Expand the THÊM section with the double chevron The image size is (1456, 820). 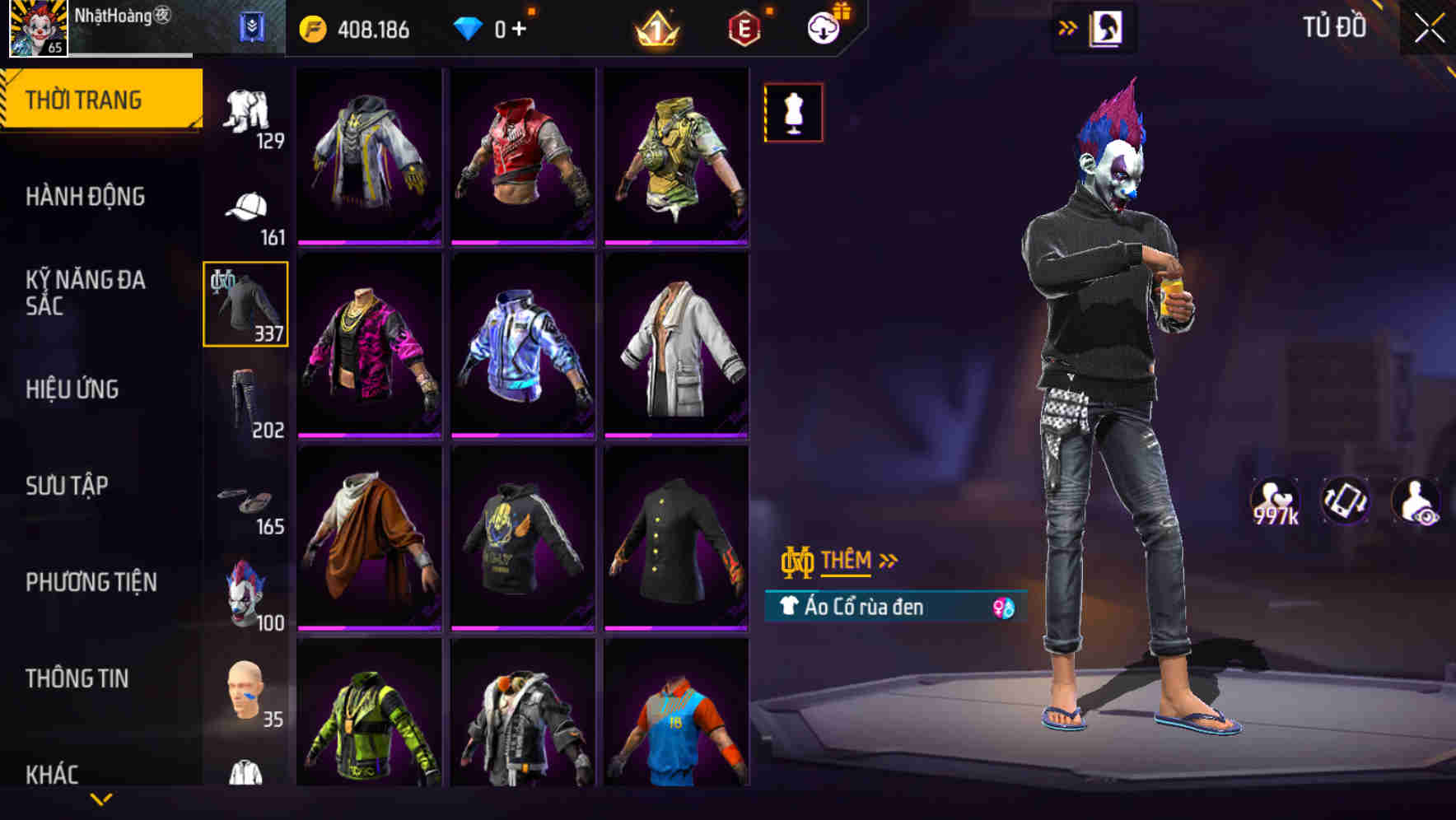click(888, 561)
